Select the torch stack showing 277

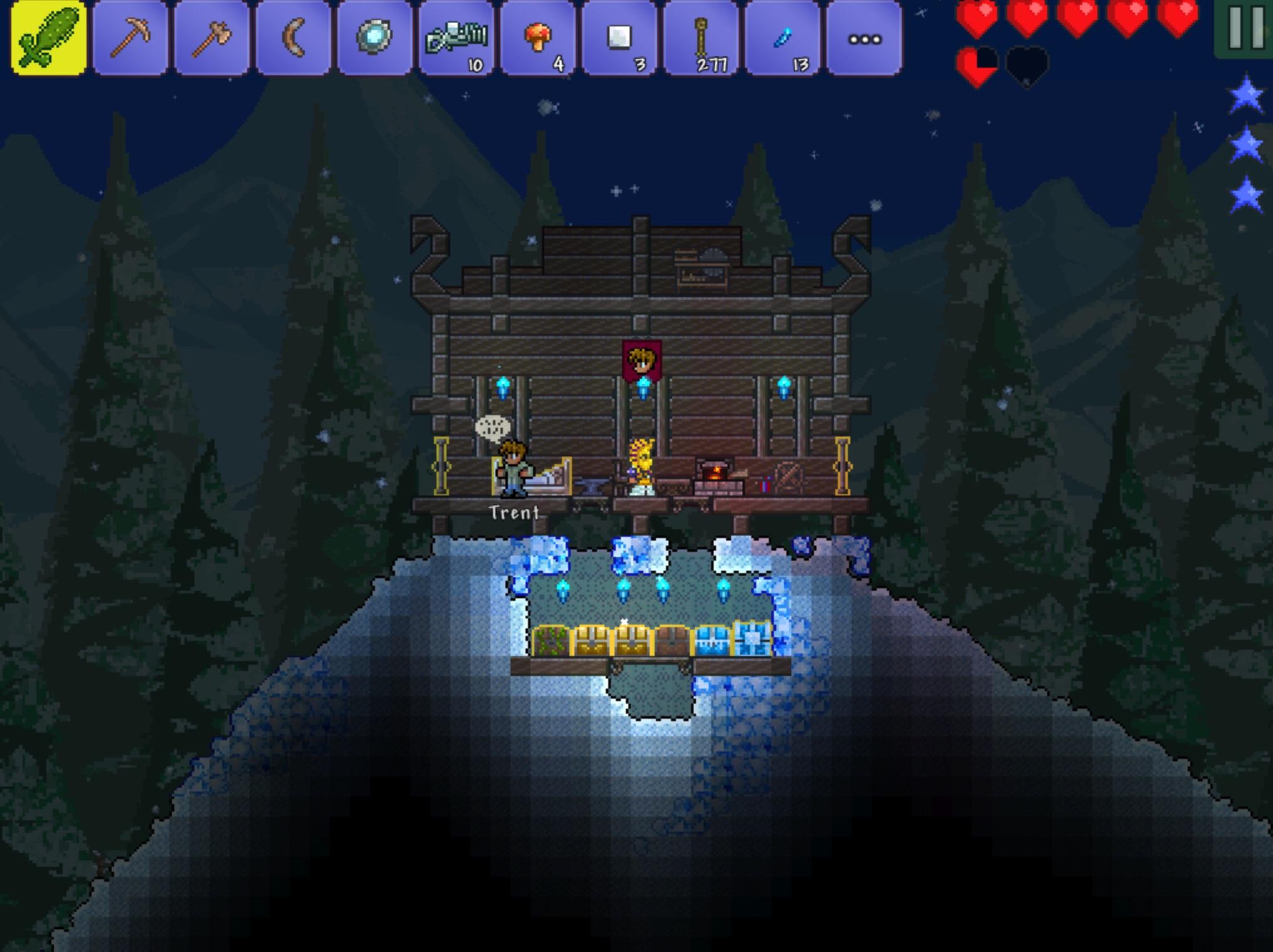(701, 38)
